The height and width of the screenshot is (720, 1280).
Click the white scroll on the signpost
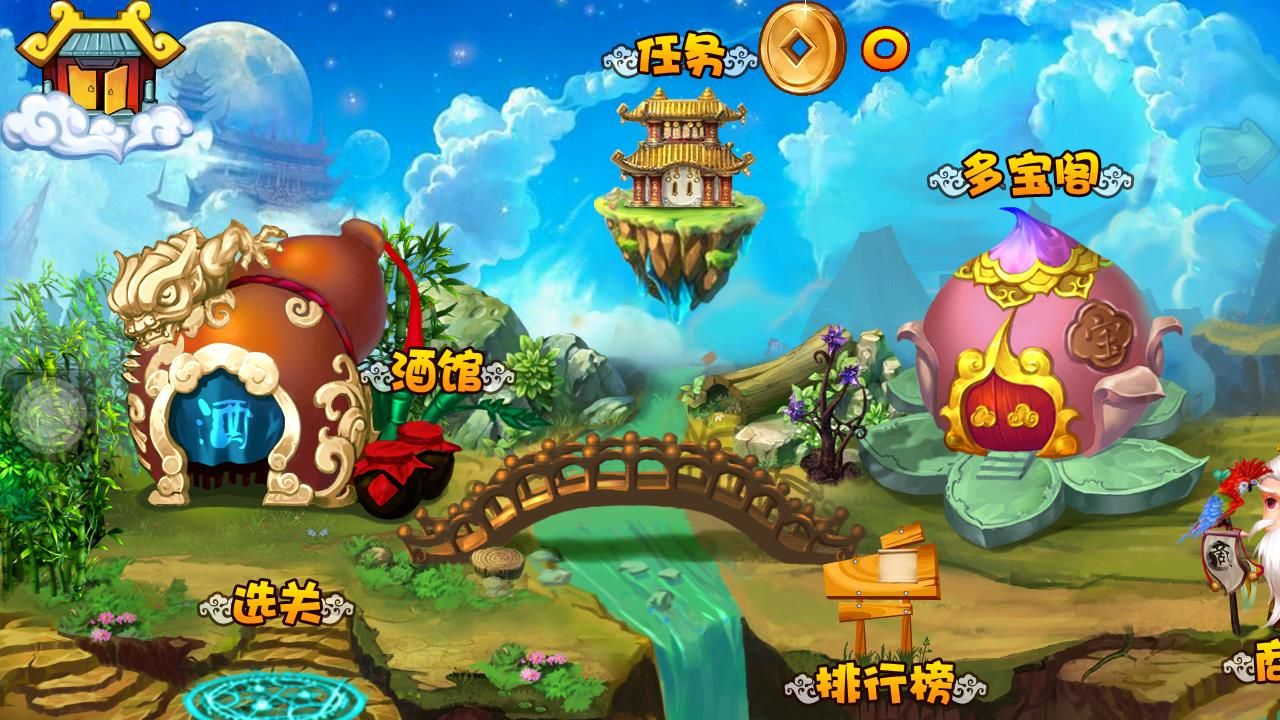tap(896, 566)
